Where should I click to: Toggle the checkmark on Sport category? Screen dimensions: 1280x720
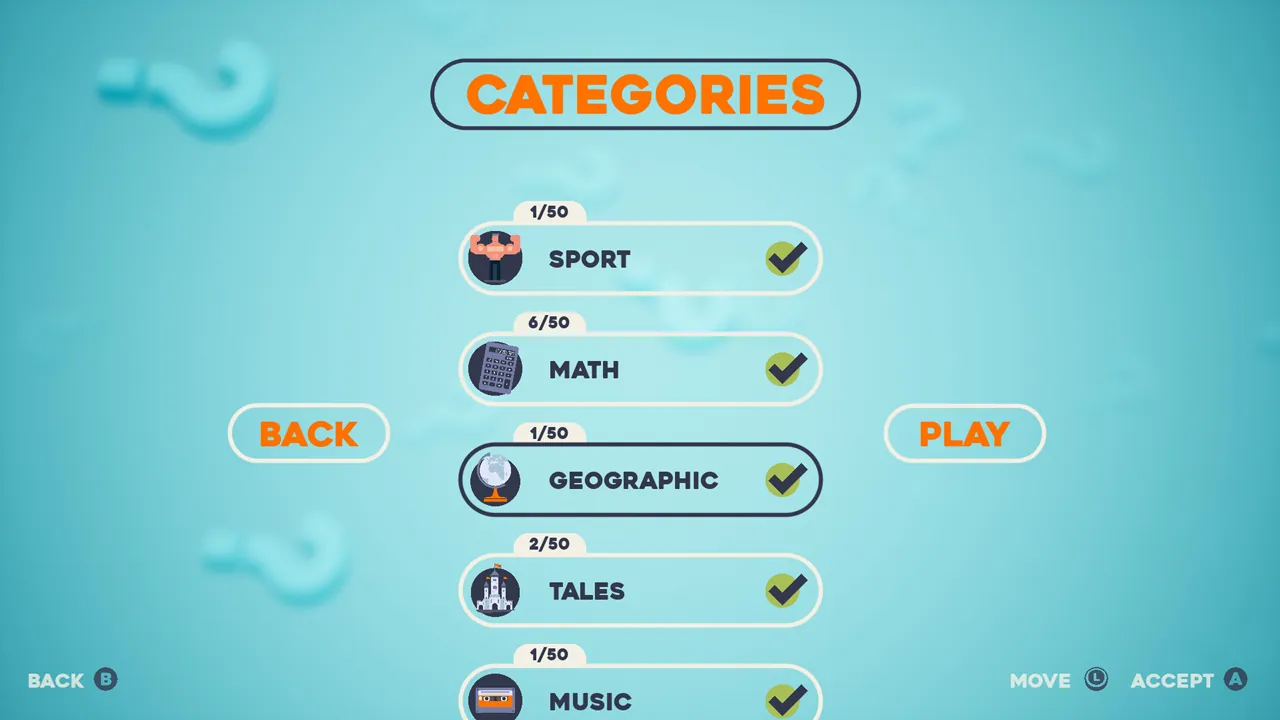pos(787,258)
